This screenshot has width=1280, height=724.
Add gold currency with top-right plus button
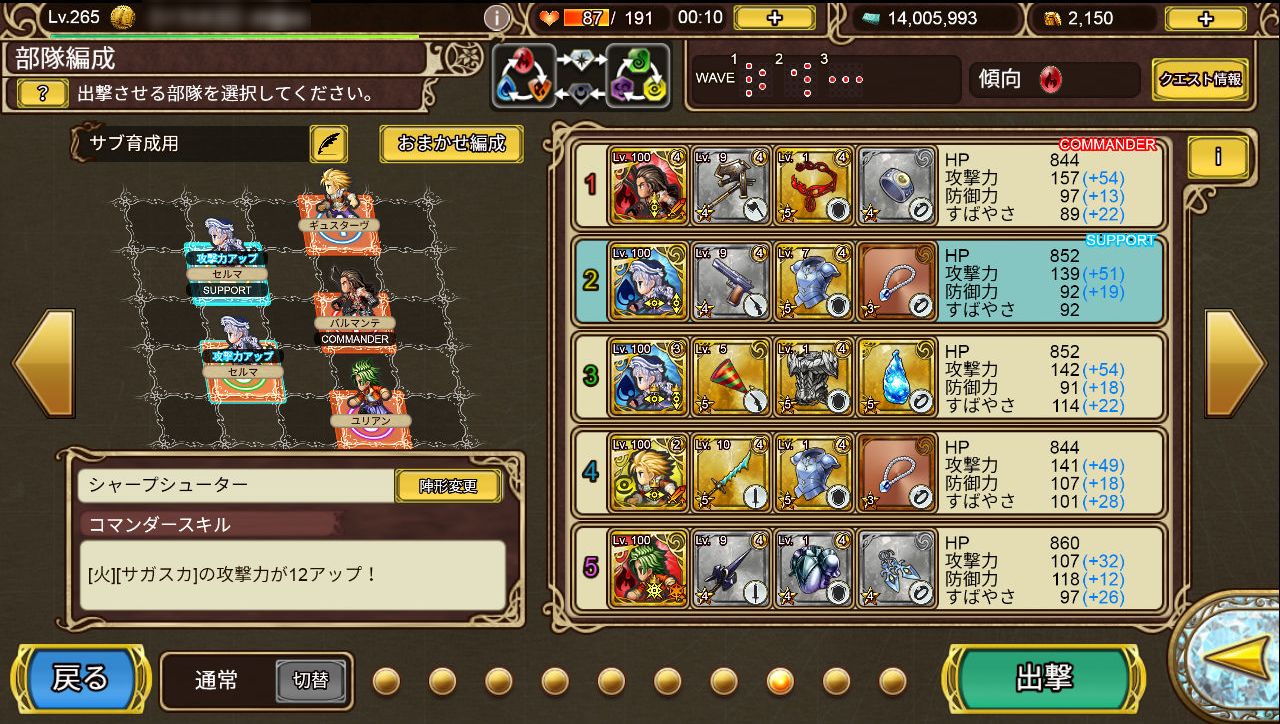[1205, 18]
